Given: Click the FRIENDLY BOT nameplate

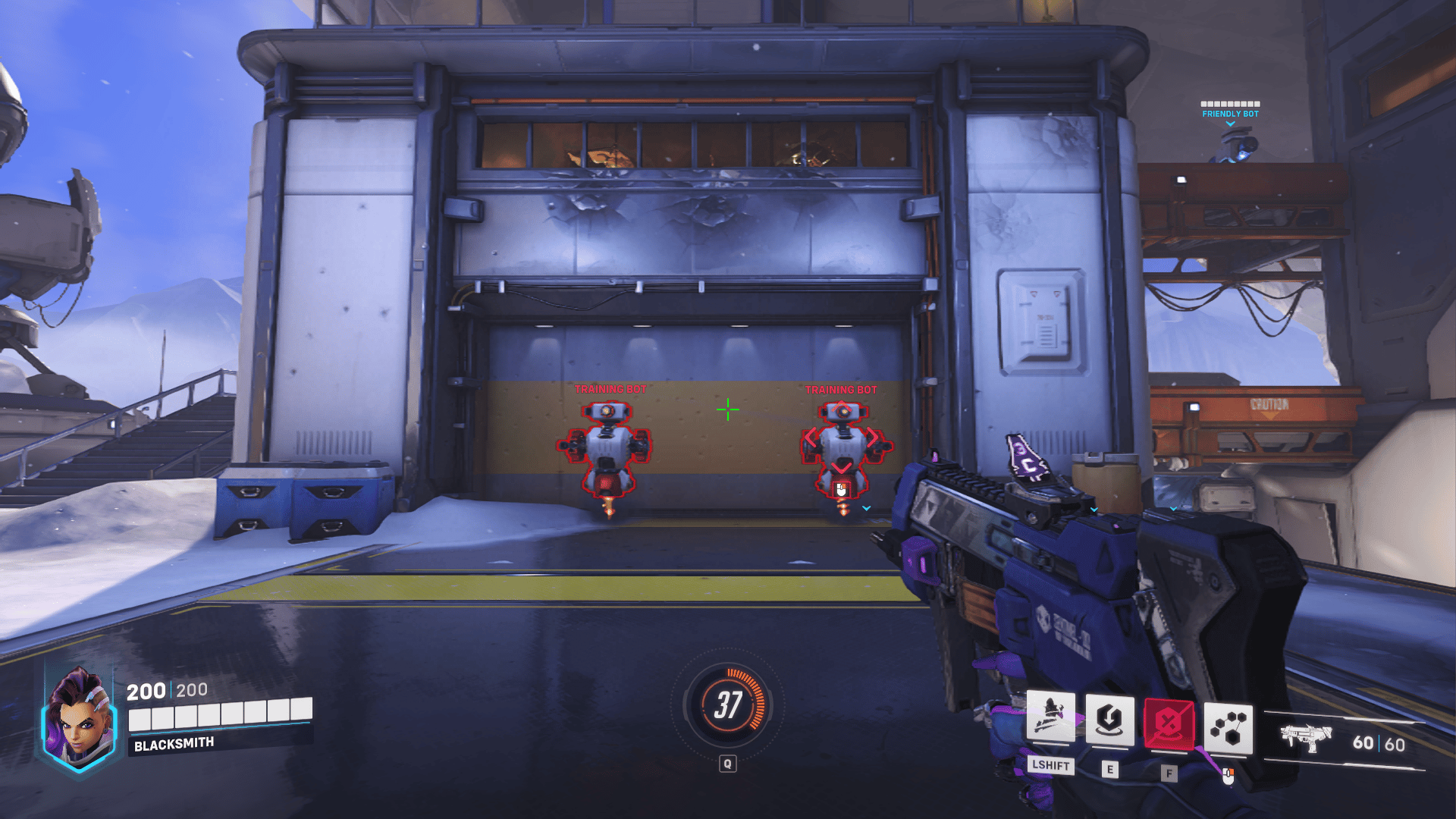Looking at the screenshot, I should tap(1228, 112).
